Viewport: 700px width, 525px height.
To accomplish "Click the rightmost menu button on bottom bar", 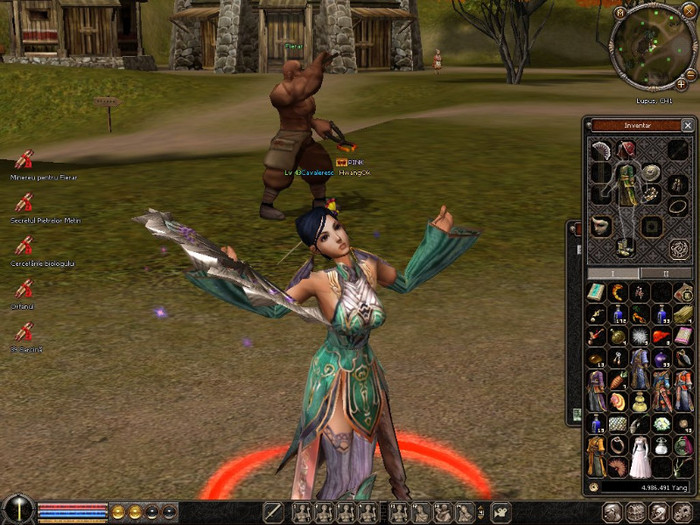I will 682,513.
